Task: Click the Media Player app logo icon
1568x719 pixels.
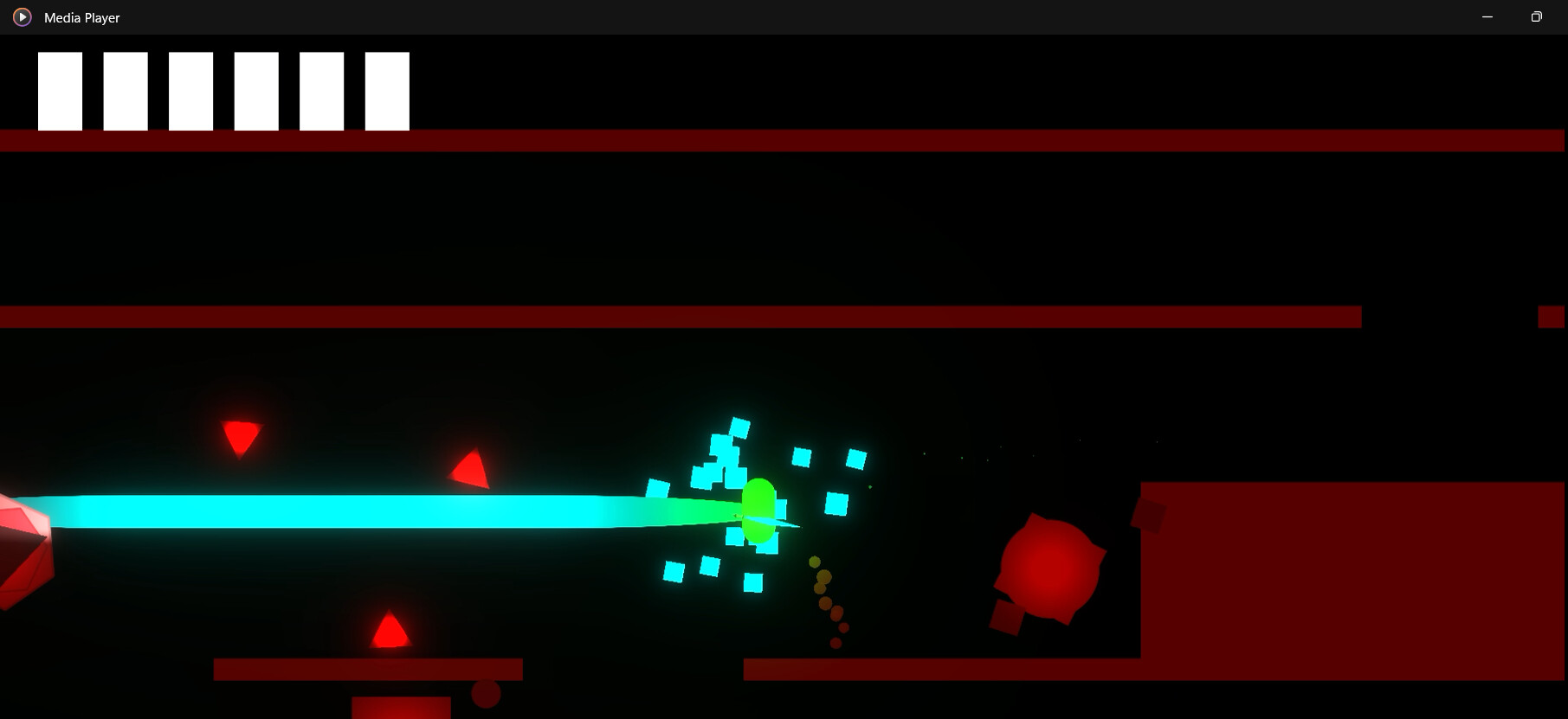Action: (x=22, y=16)
